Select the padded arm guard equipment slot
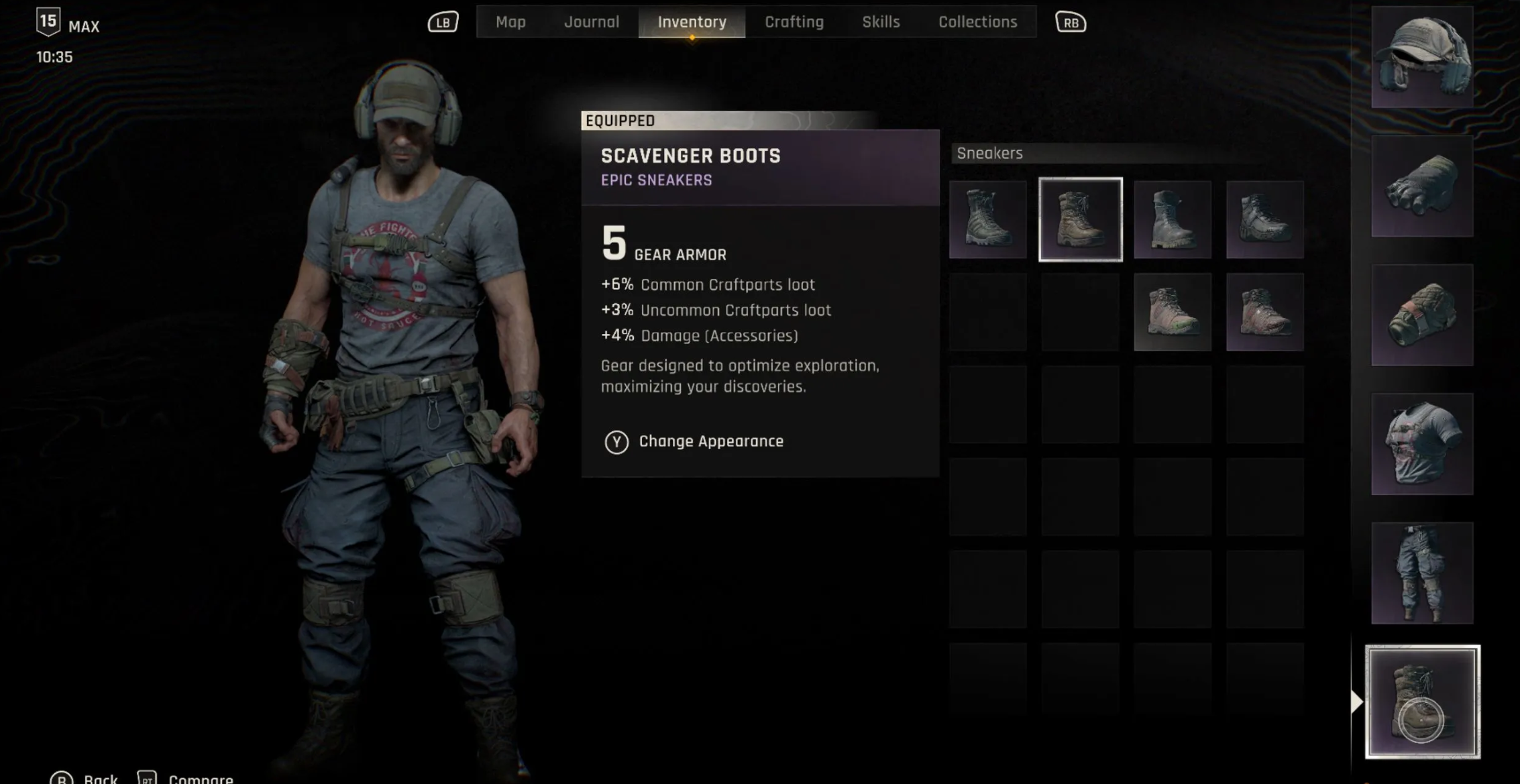The height and width of the screenshot is (784, 1520). (1422, 315)
